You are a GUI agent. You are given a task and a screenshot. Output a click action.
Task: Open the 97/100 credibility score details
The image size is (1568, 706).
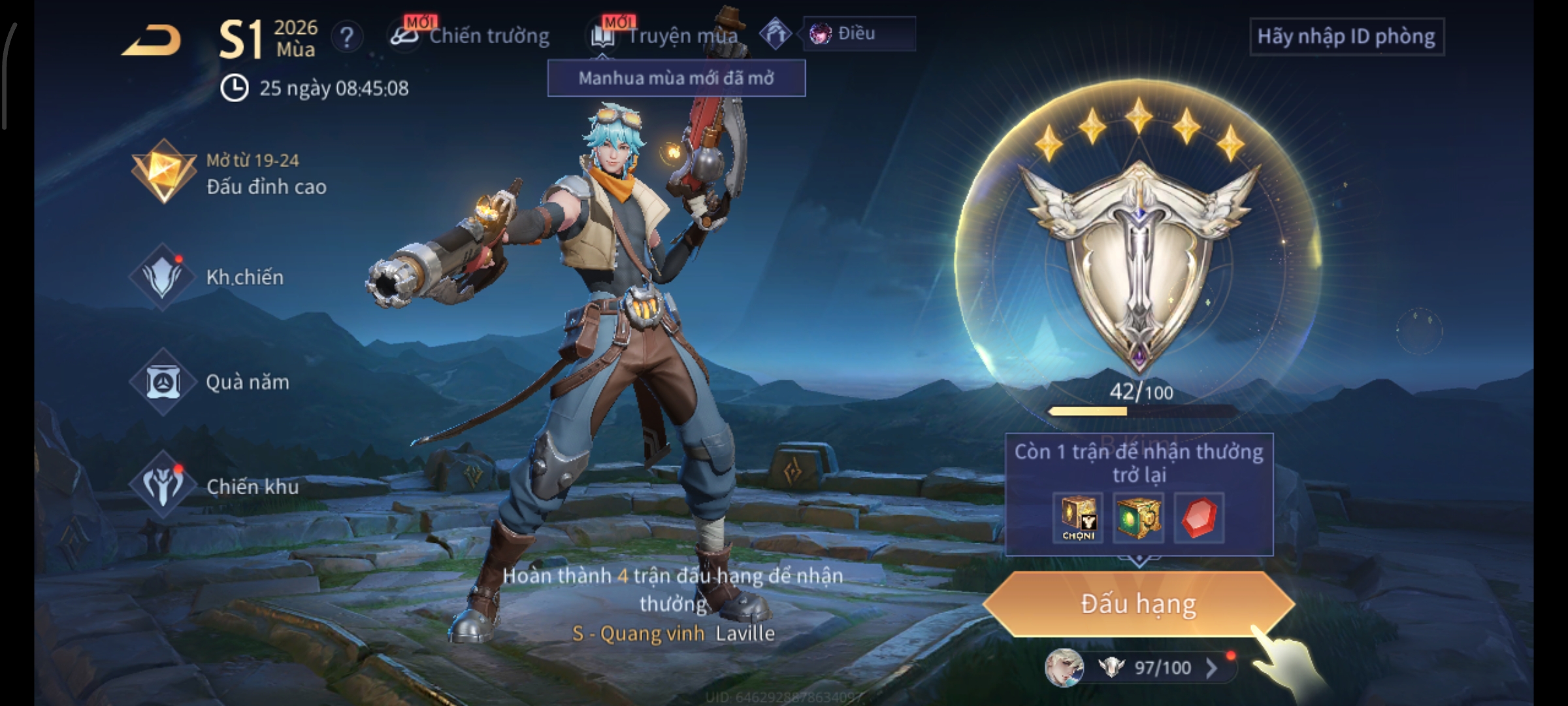tap(1162, 667)
